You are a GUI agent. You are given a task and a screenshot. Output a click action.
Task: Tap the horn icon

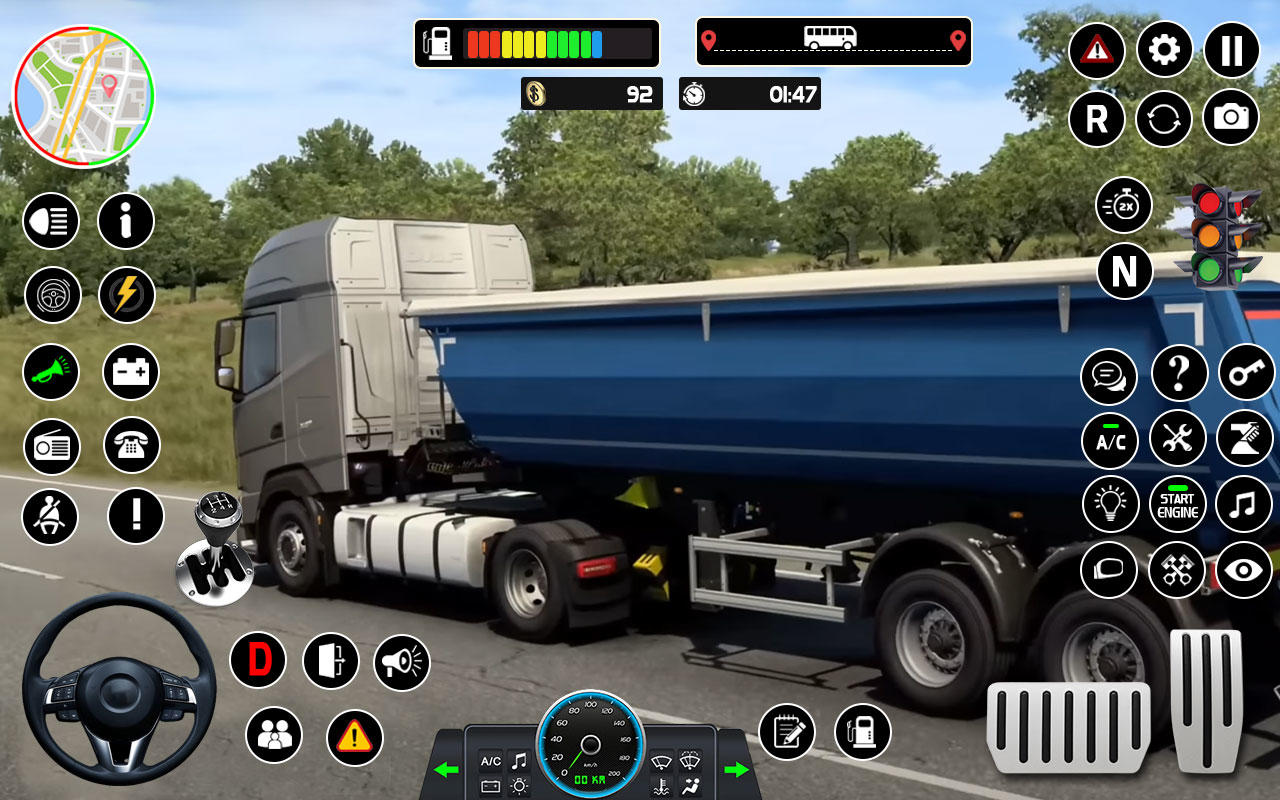click(x=51, y=372)
